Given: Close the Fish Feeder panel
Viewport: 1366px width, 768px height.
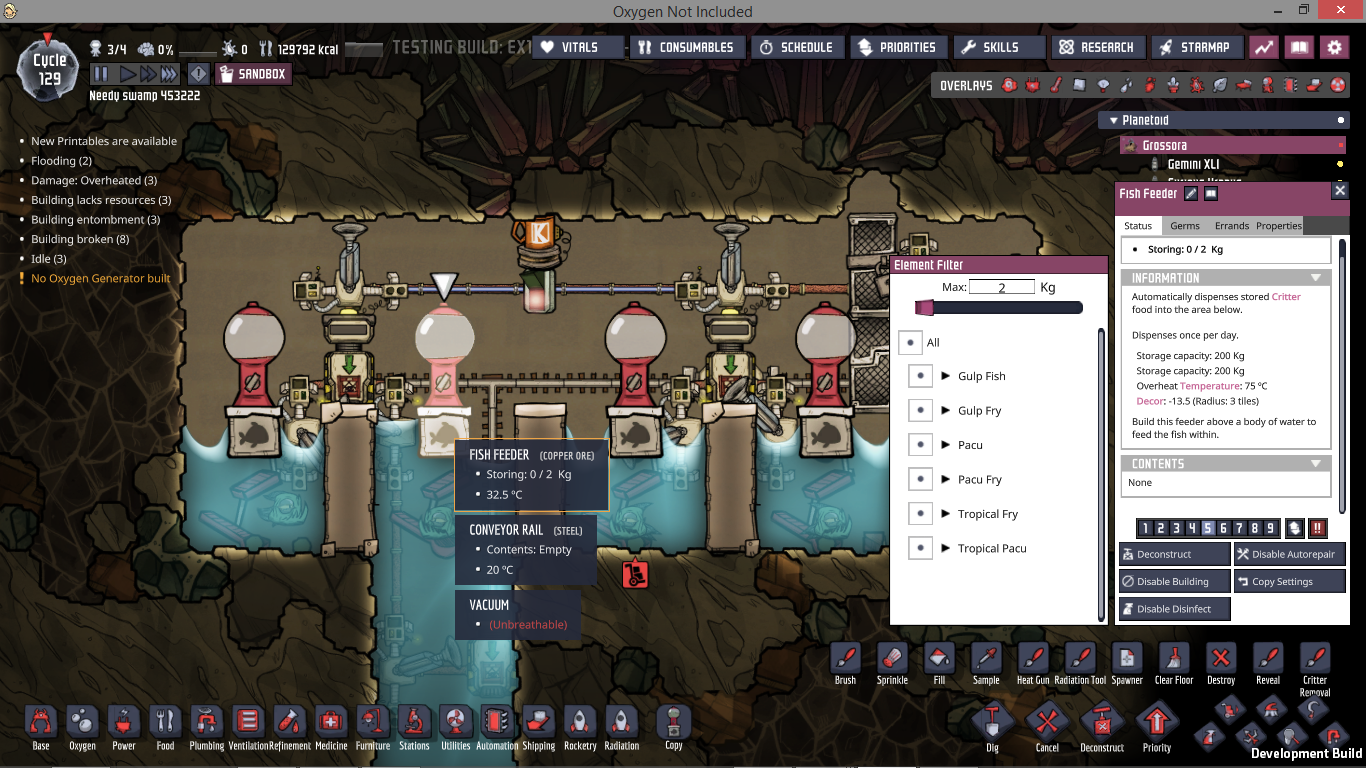Looking at the screenshot, I should pos(1340,190).
